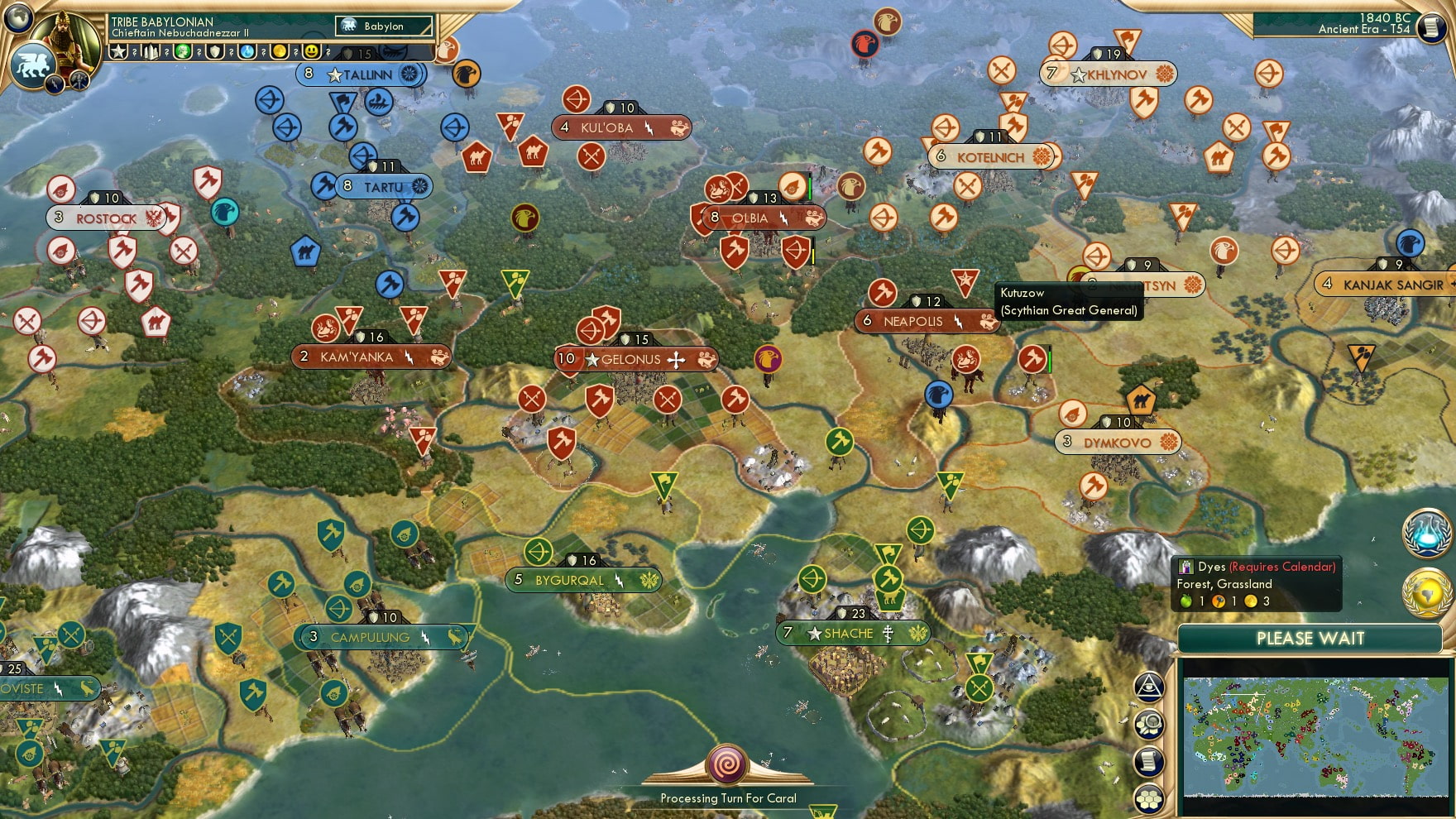The width and height of the screenshot is (1456, 819).
Task: Open the golden globe notification on the right
Action: (1427, 592)
